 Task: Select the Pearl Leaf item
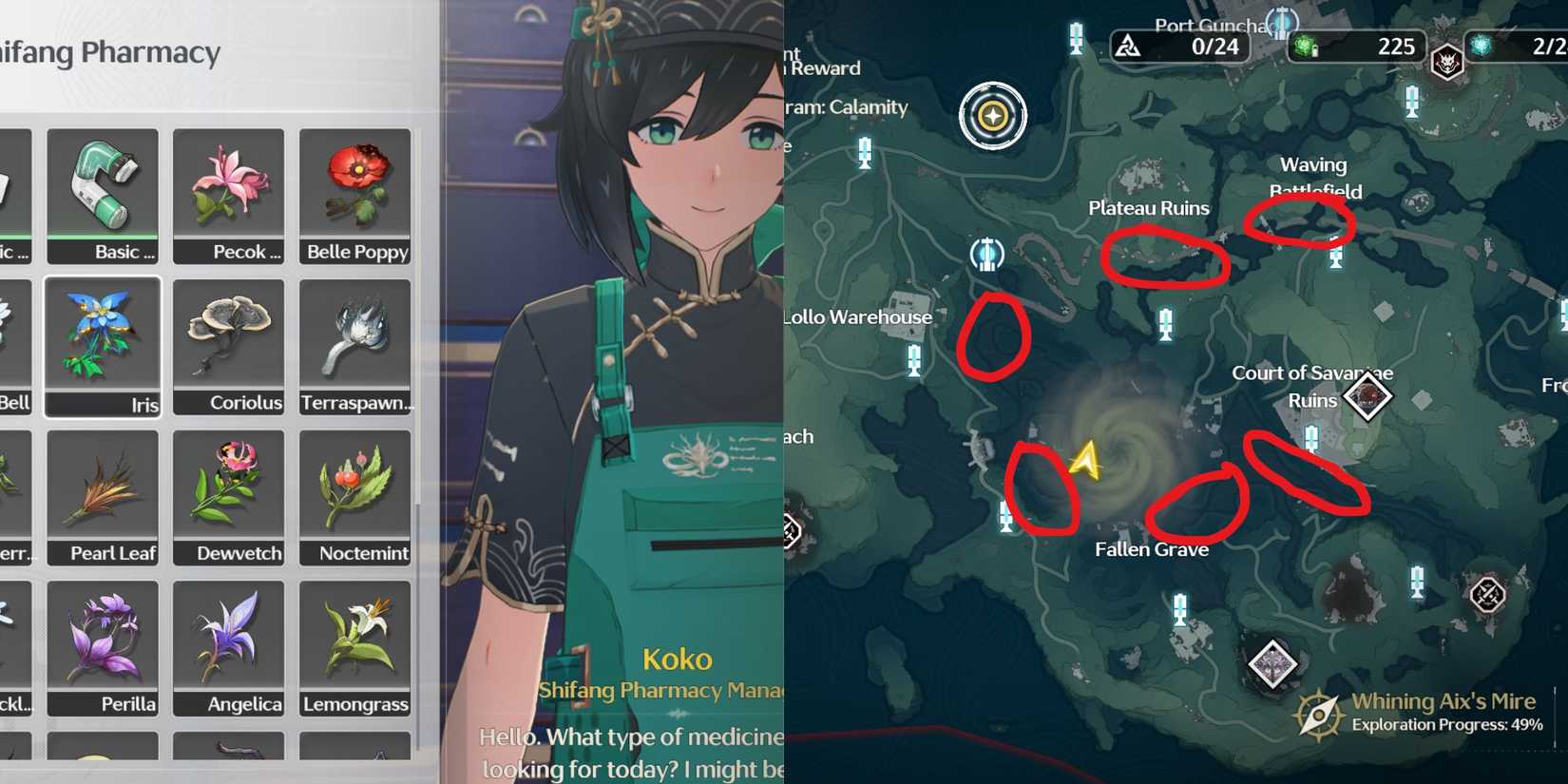(x=102, y=497)
